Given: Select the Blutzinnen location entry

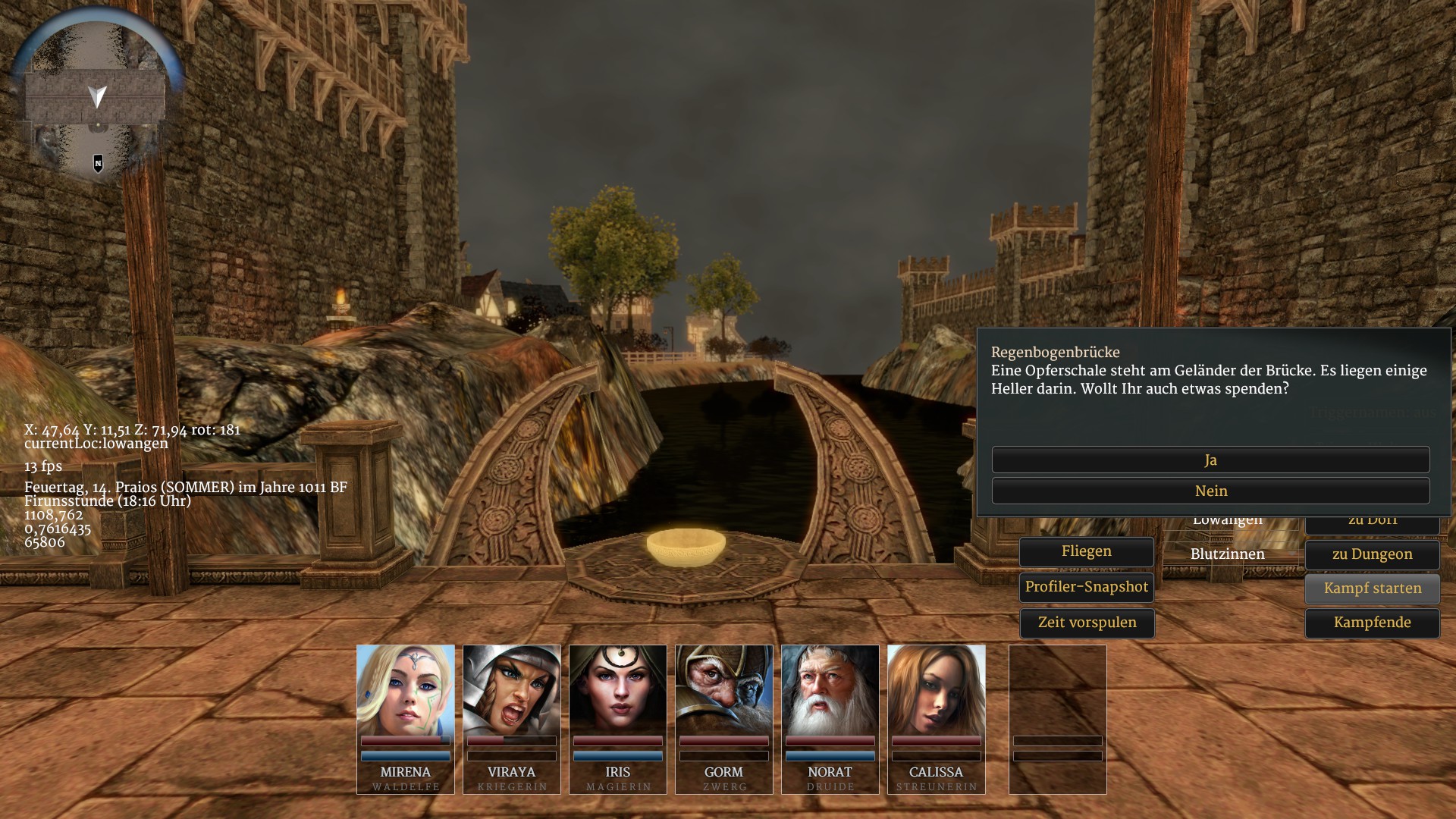Looking at the screenshot, I should coord(1227,554).
